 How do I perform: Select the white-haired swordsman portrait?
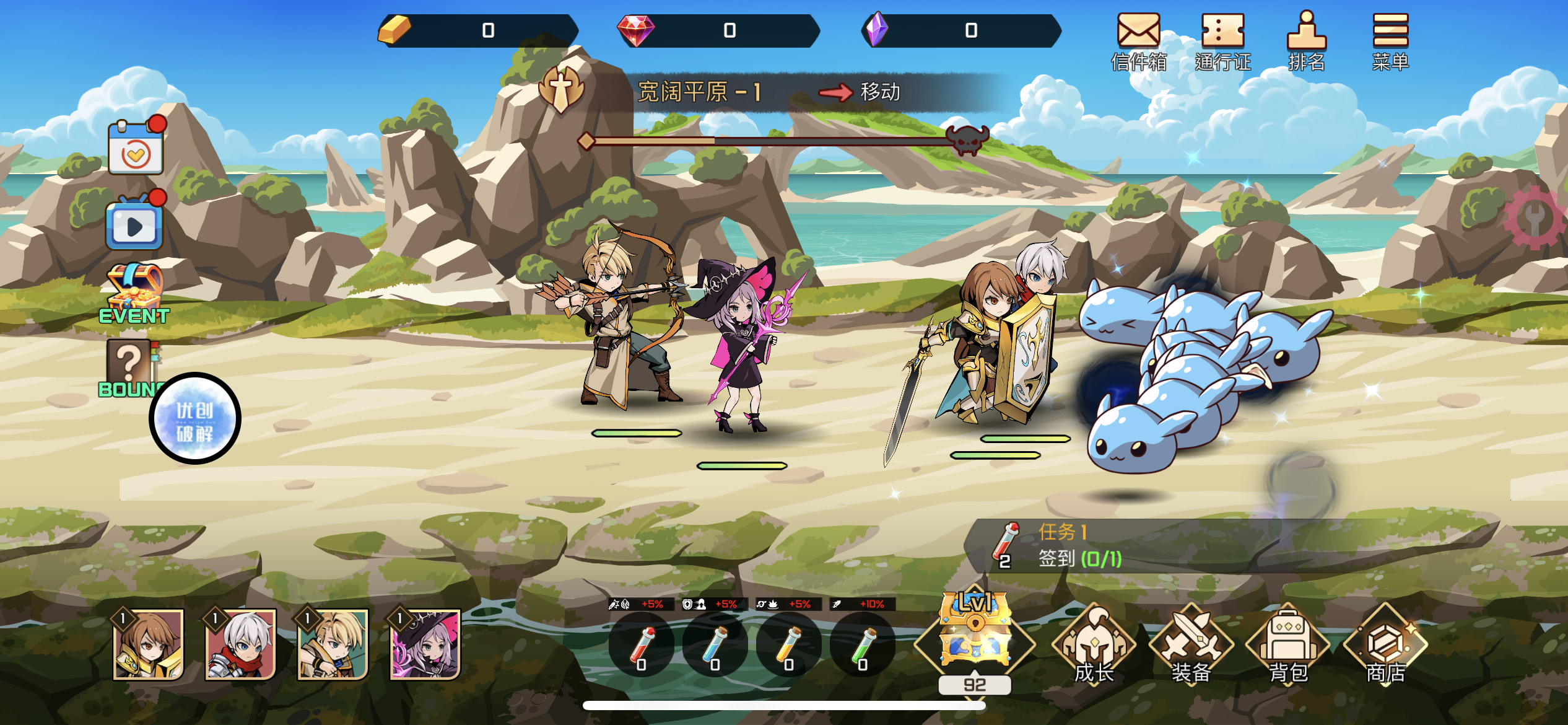click(241, 644)
